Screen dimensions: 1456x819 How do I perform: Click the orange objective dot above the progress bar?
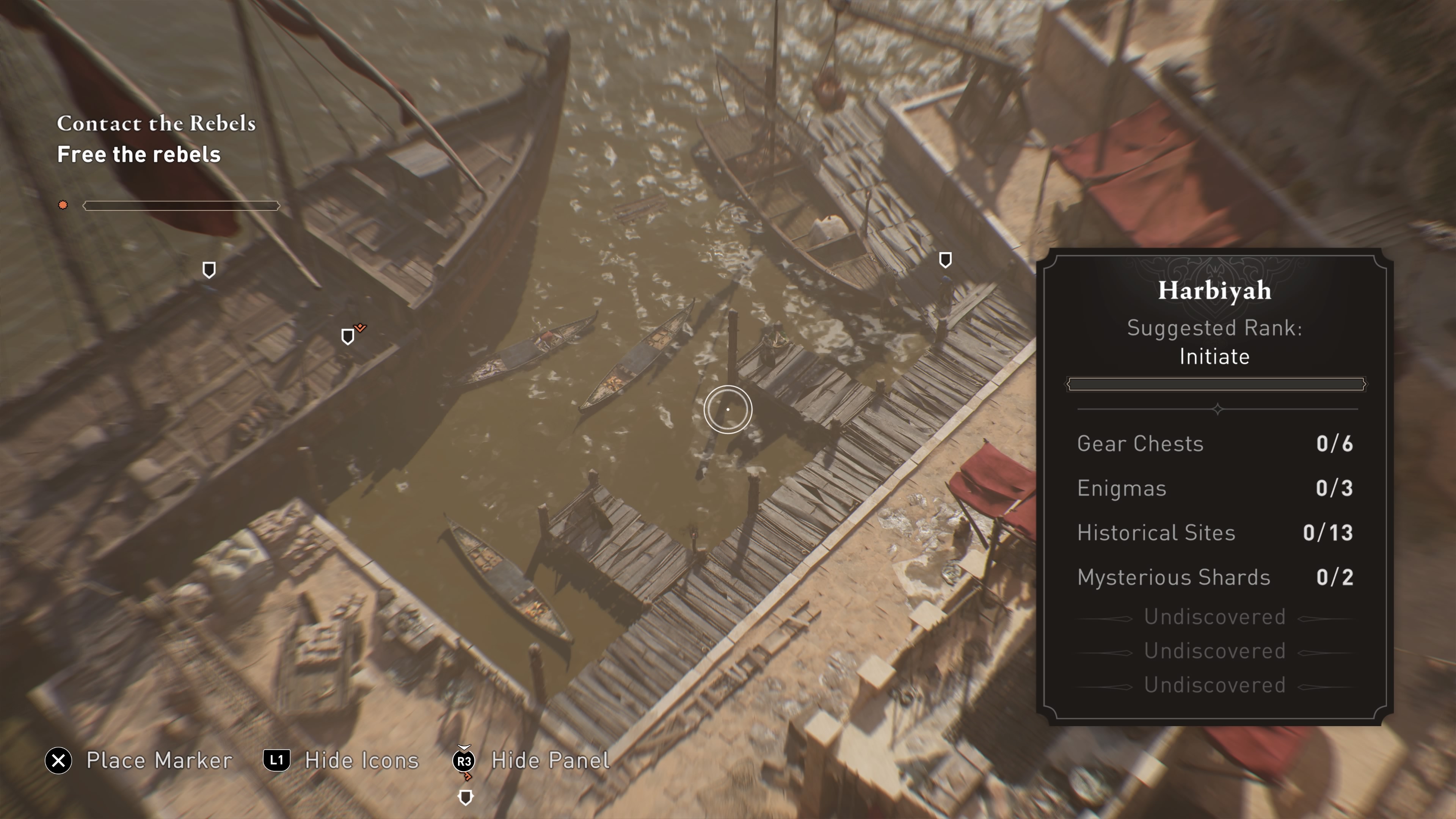62,205
